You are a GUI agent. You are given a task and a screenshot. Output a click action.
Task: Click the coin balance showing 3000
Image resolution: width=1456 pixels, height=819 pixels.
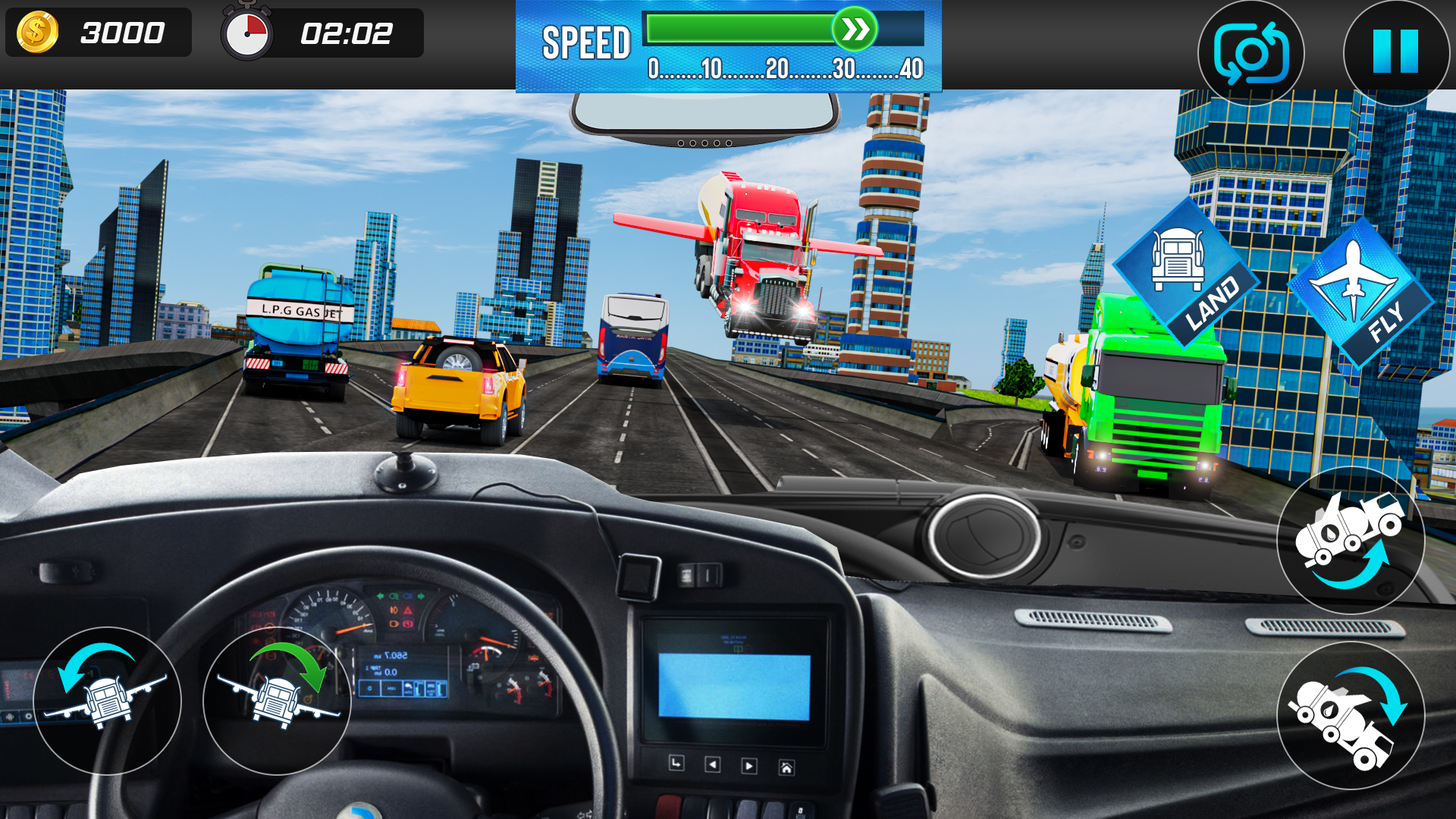pyautogui.click(x=123, y=32)
